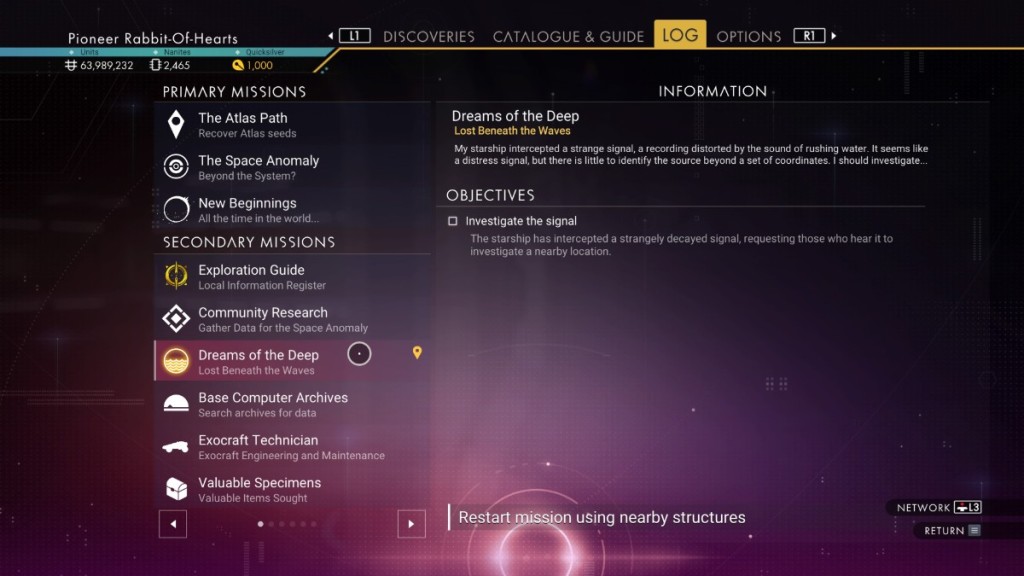The width and height of the screenshot is (1024, 576).
Task: Open the Network option
Action: click(938, 507)
